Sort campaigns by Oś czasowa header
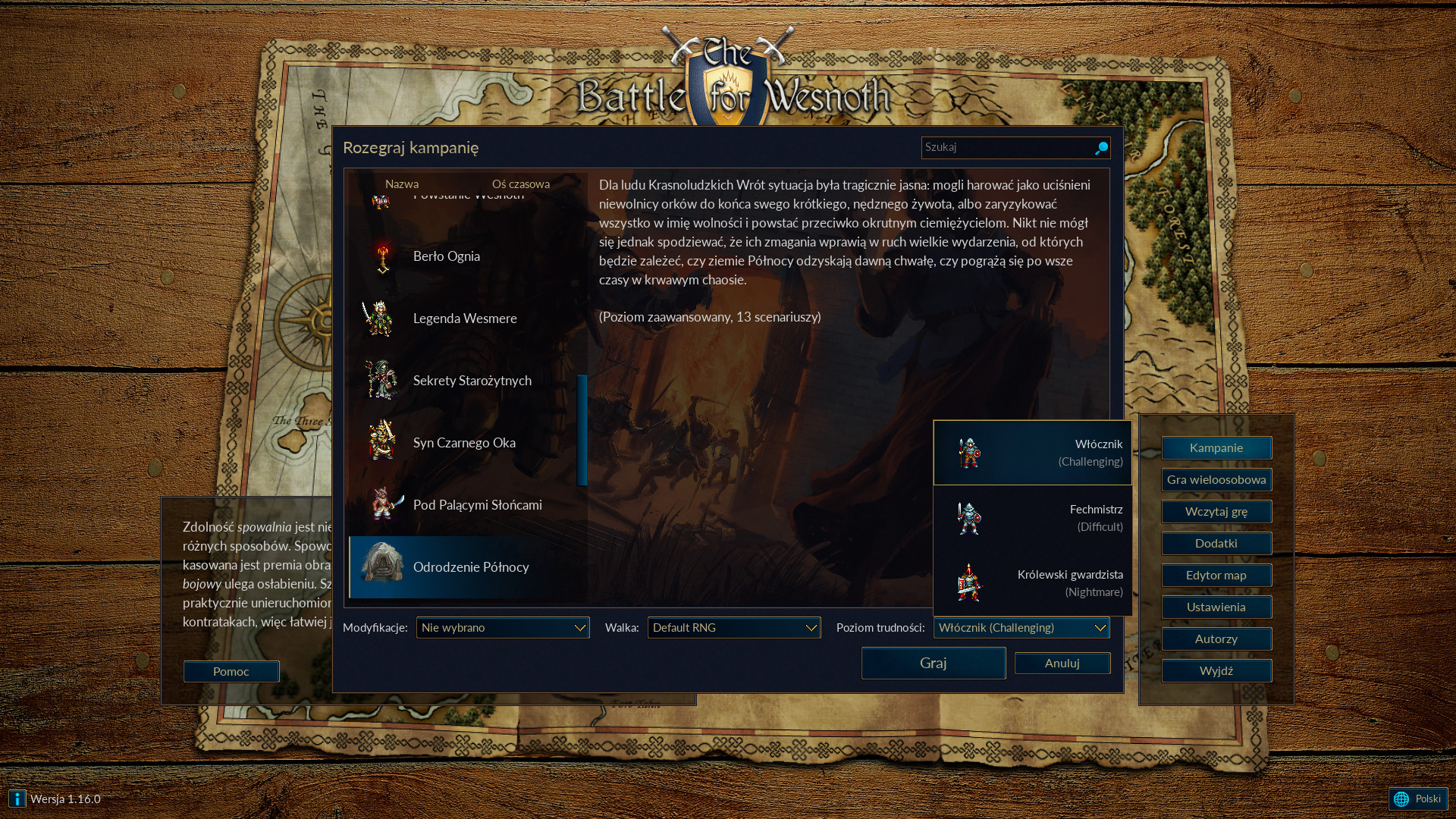 520,184
